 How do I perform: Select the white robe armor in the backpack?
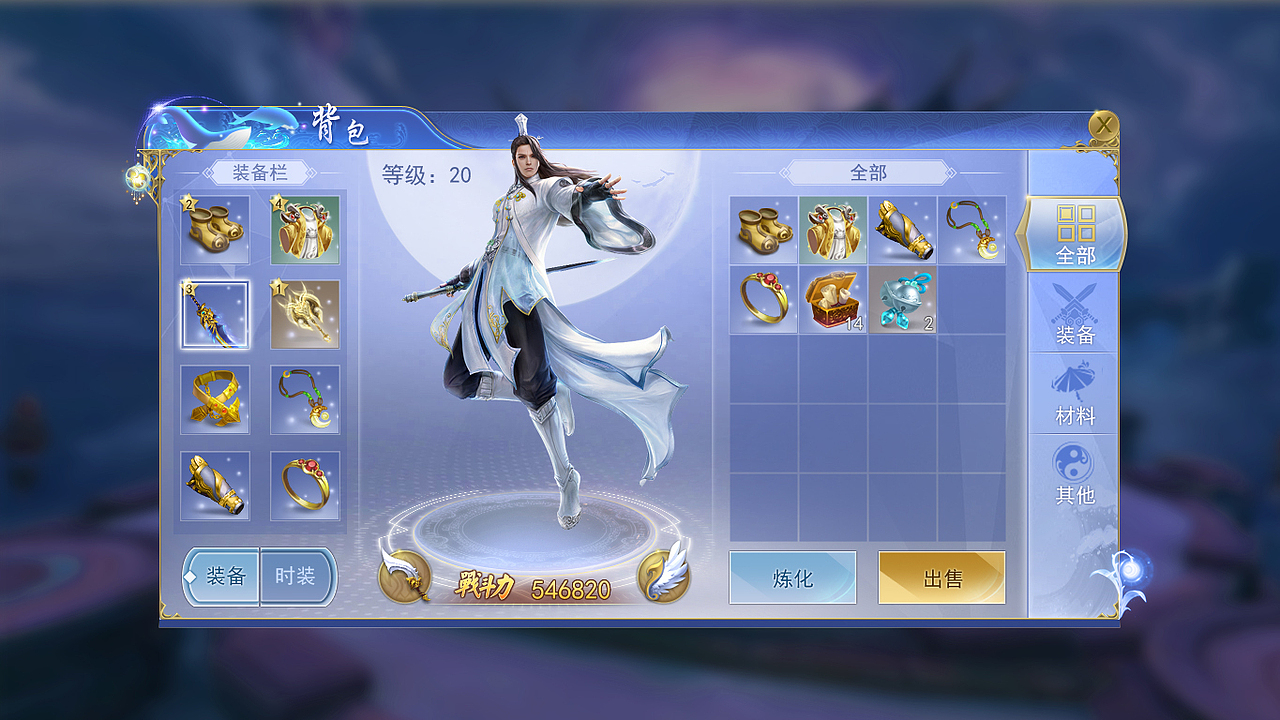pyautogui.click(x=833, y=228)
